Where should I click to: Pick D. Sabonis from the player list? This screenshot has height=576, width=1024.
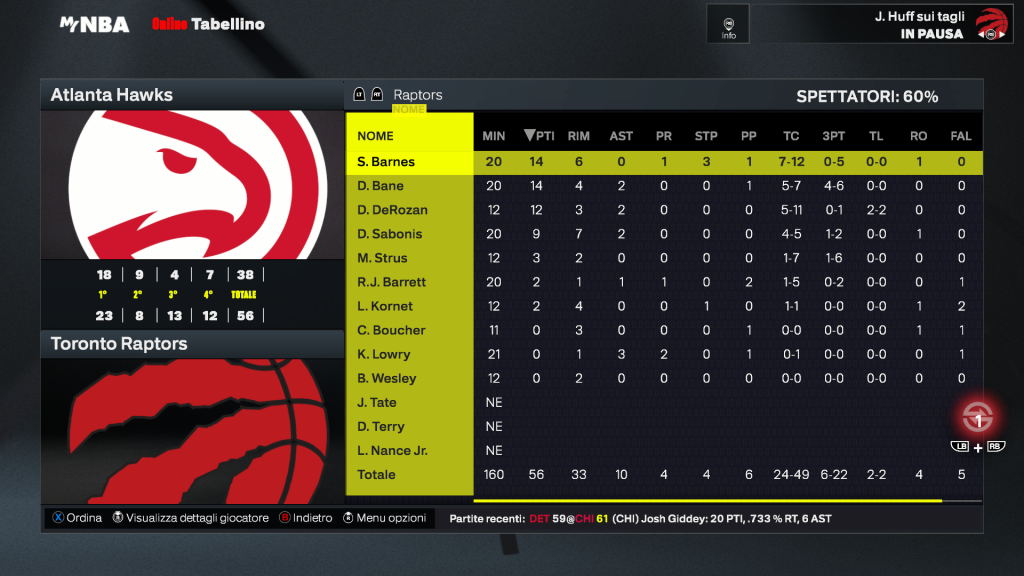[x=390, y=234]
